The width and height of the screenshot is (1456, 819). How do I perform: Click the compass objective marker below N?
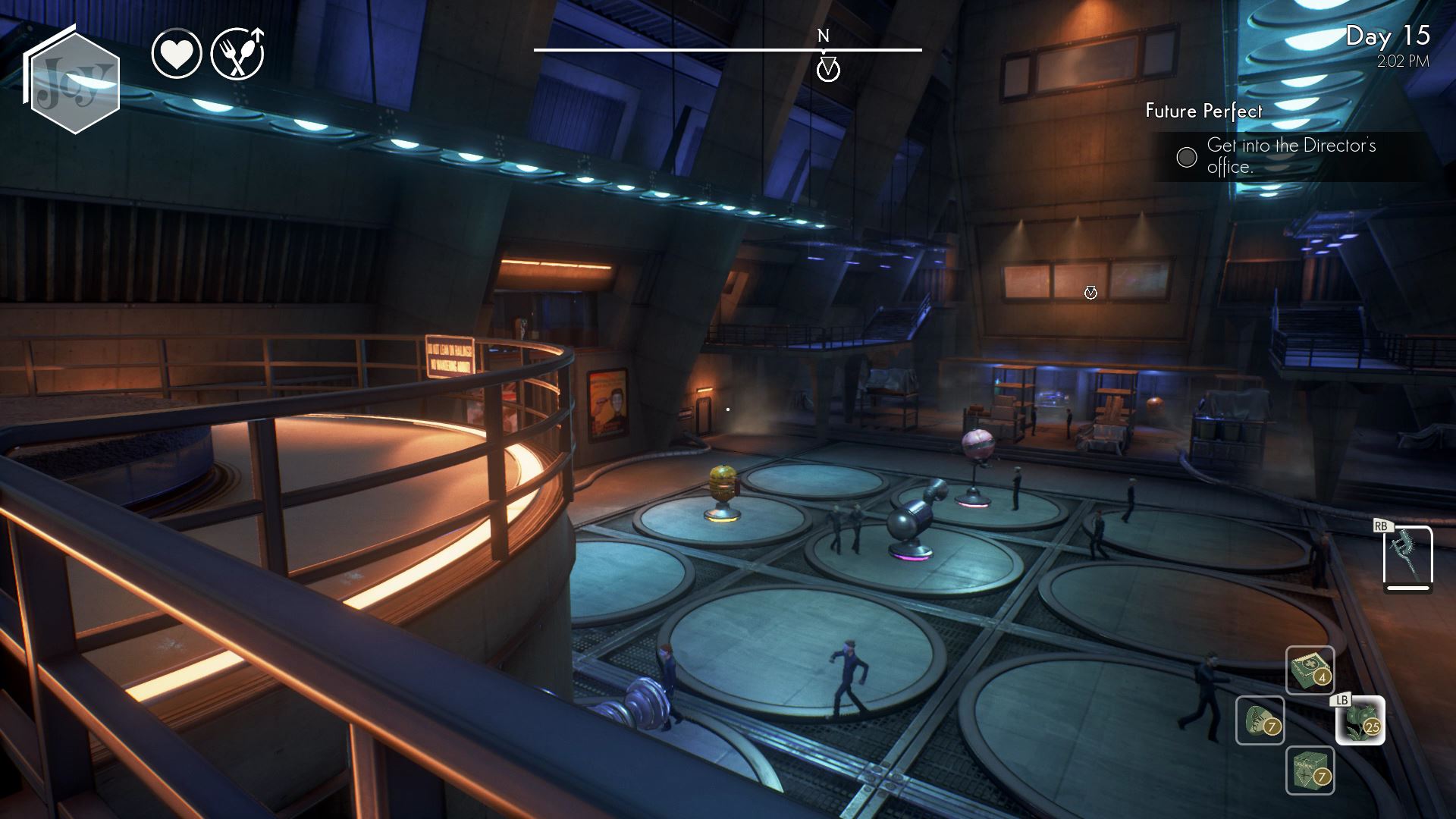828,71
